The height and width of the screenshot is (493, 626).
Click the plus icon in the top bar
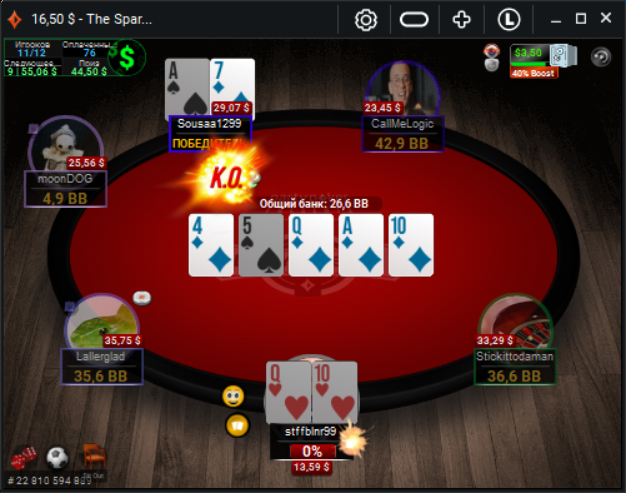click(x=461, y=19)
